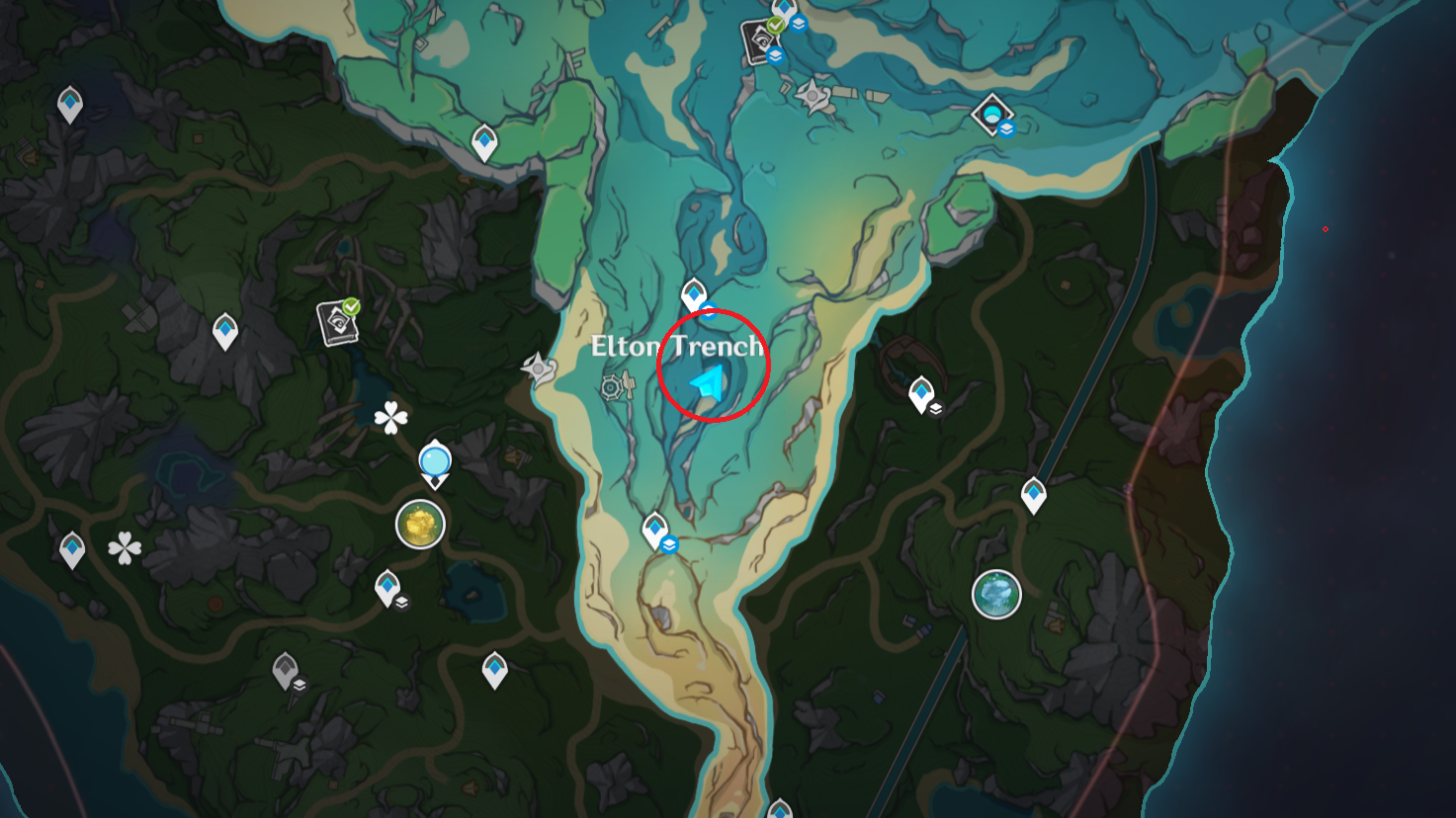The width and height of the screenshot is (1456, 818).
Task: Click the underwater domain diamond east of the trench
Action: pyautogui.click(x=990, y=114)
